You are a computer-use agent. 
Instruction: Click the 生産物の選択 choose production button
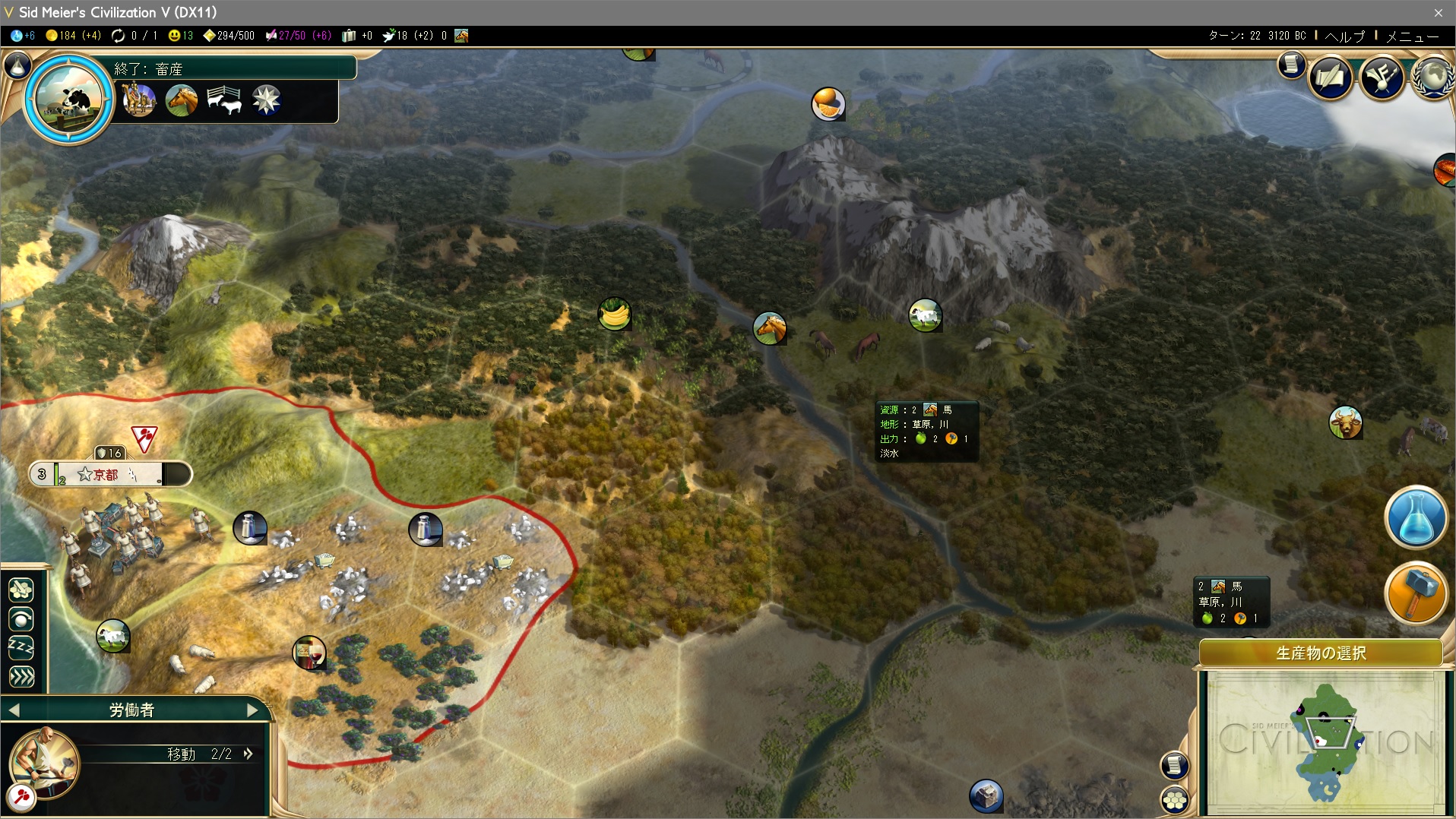point(1321,653)
